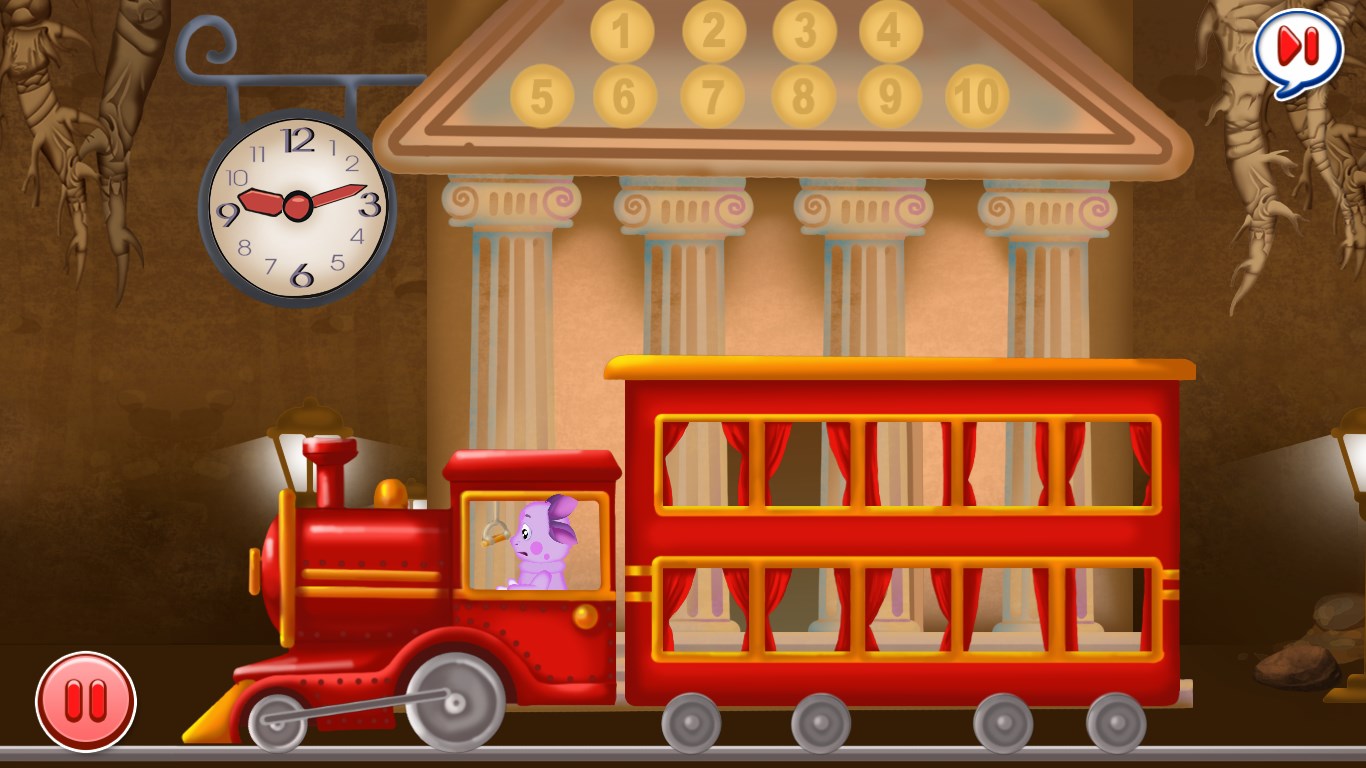This screenshot has width=1366, height=768.
Task: Click the red pause button
Action: (86, 701)
